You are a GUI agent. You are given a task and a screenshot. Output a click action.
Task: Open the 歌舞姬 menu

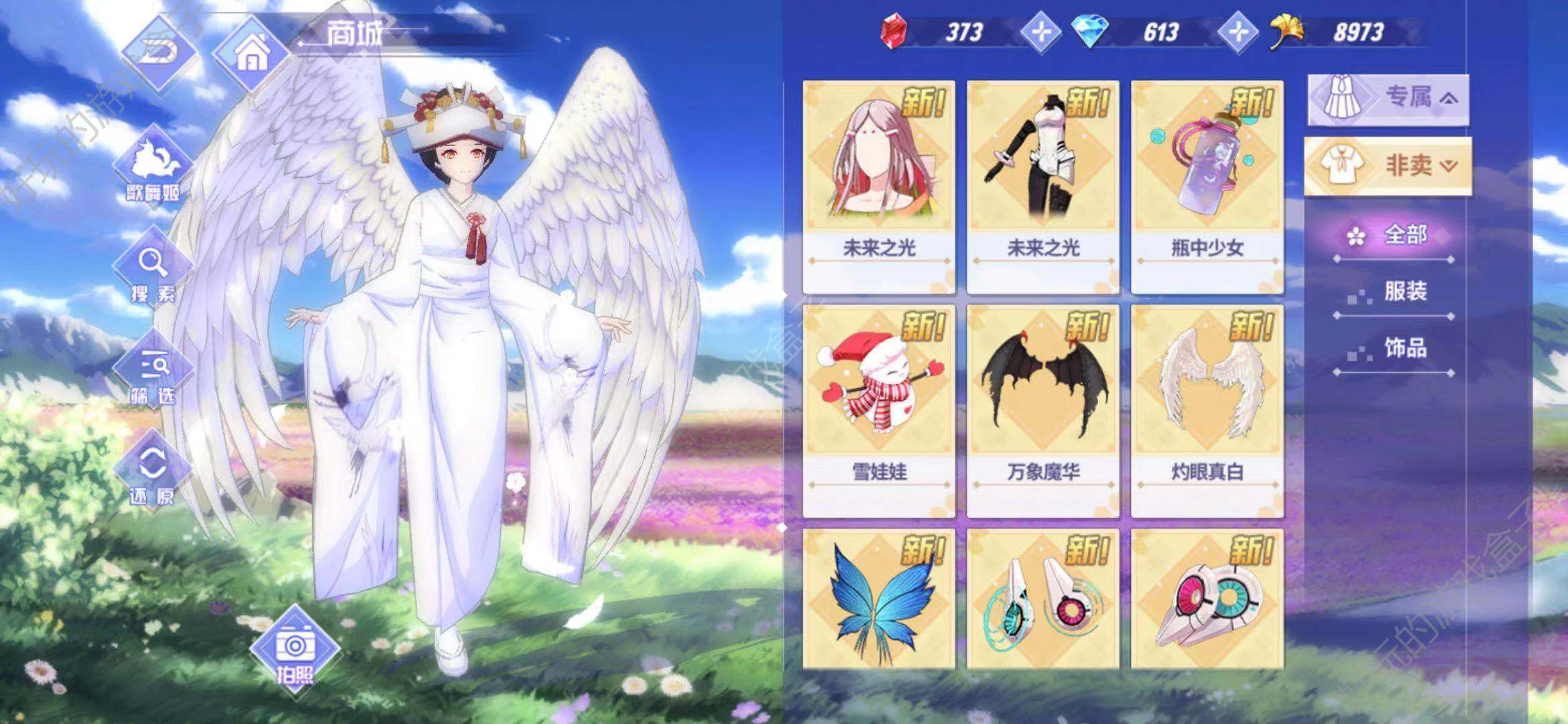pyautogui.click(x=153, y=167)
